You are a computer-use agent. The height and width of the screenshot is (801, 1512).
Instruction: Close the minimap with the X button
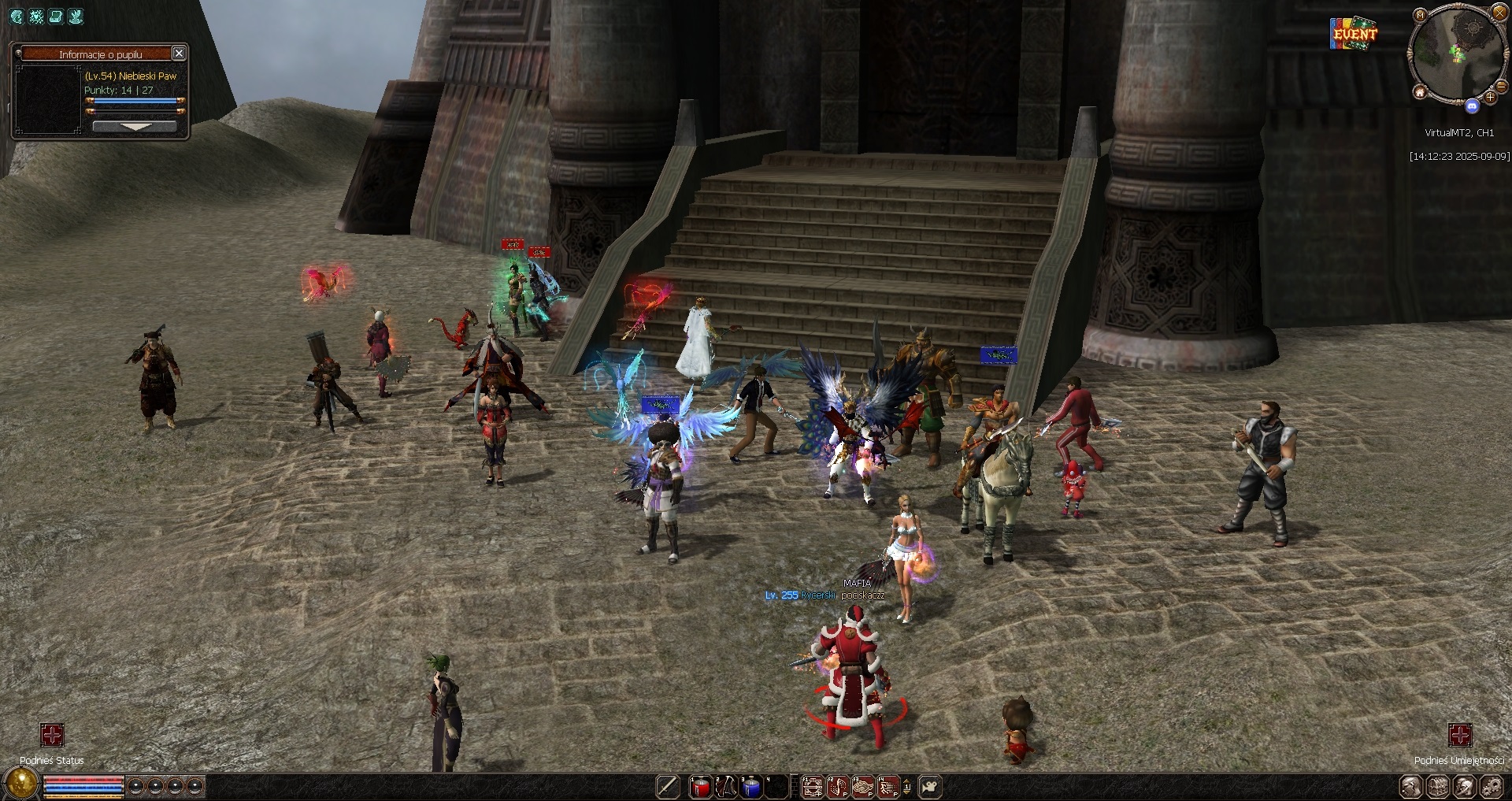[x=1499, y=14]
